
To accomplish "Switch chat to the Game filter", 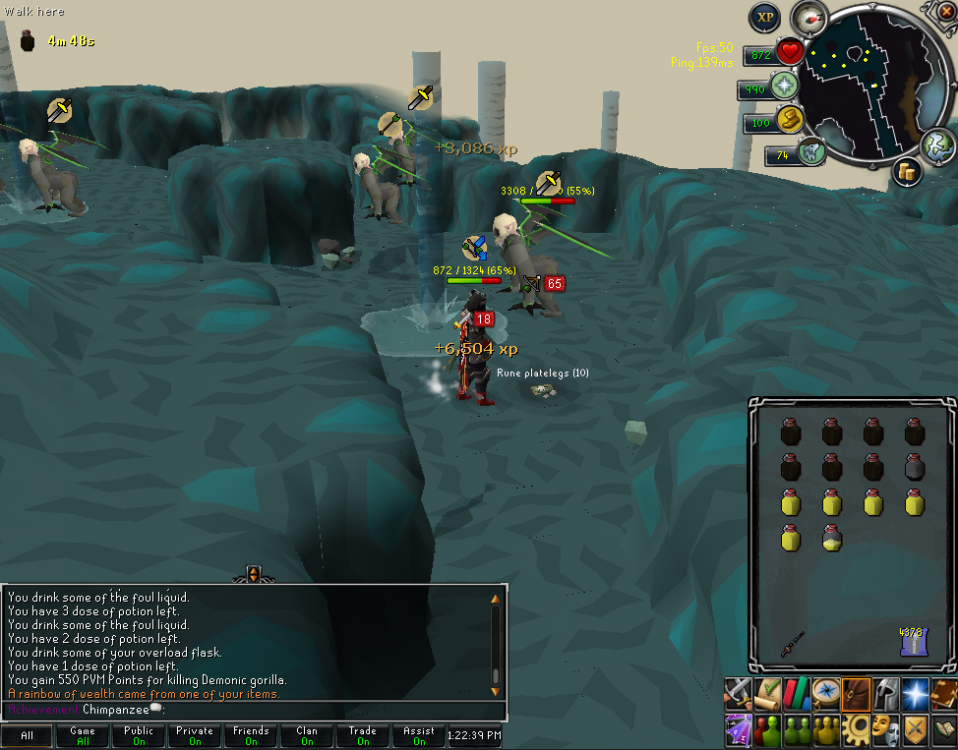I will click(x=83, y=736).
